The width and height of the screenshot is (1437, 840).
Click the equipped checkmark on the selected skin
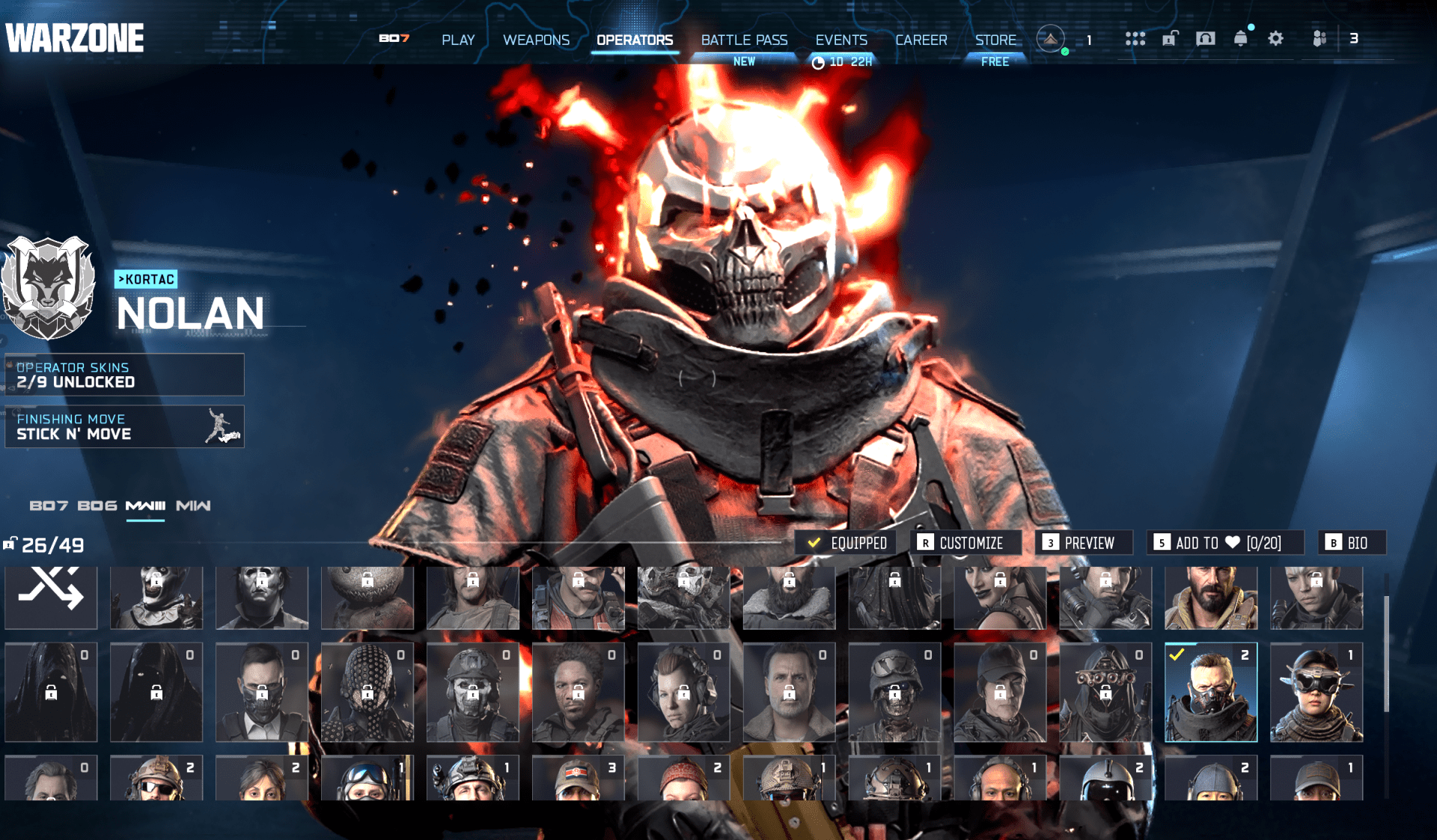pyautogui.click(x=846, y=542)
